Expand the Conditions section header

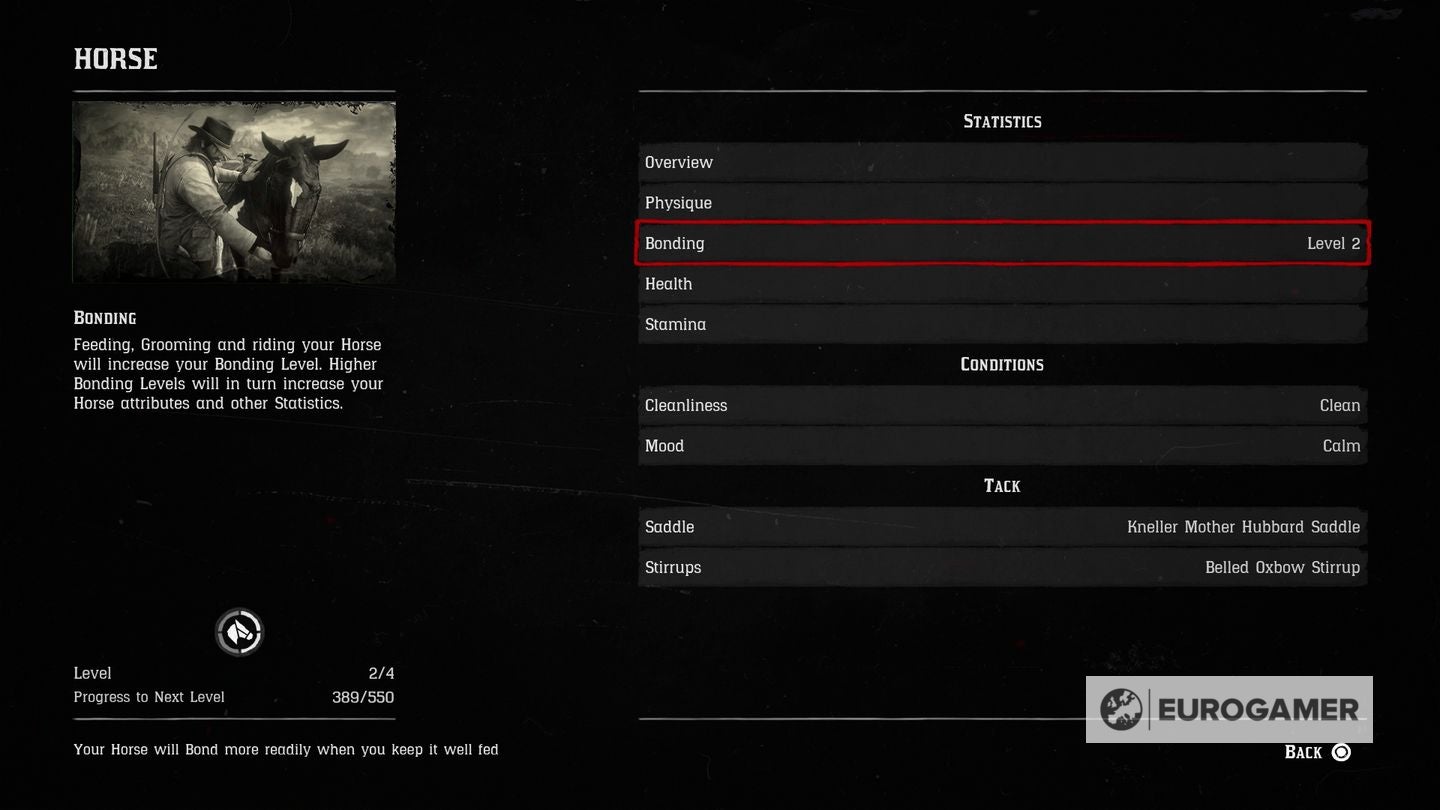(1001, 364)
